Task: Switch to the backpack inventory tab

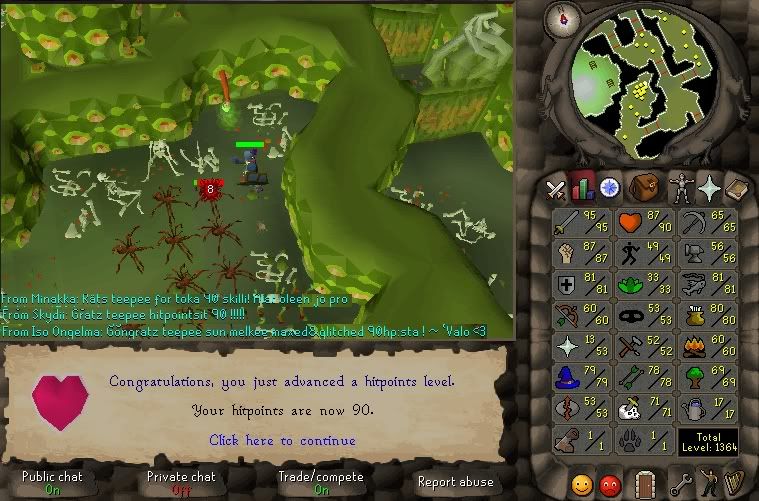Action: tap(643, 187)
